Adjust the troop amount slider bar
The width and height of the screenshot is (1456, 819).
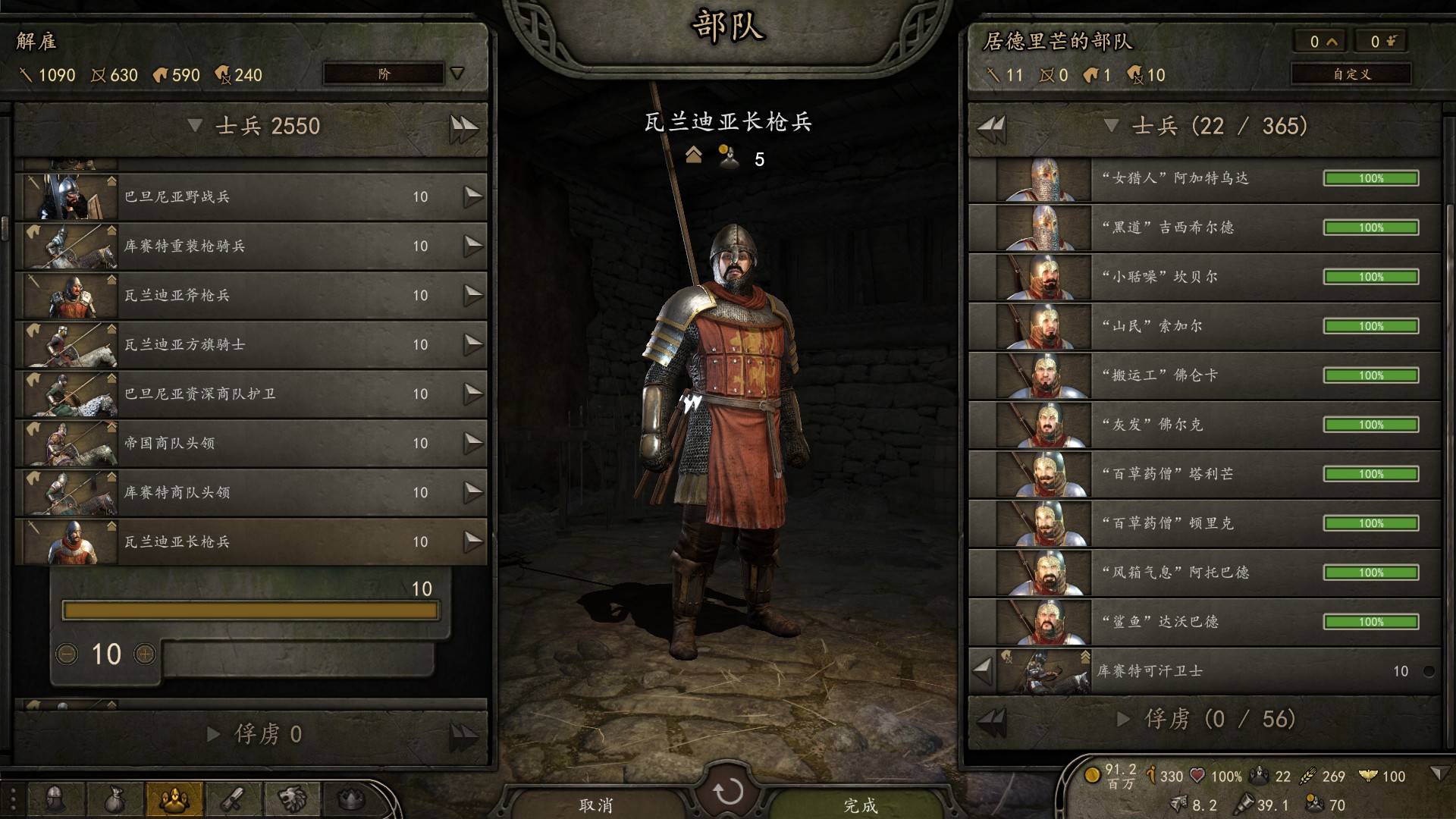pyautogui.click(x=250, y=610)
